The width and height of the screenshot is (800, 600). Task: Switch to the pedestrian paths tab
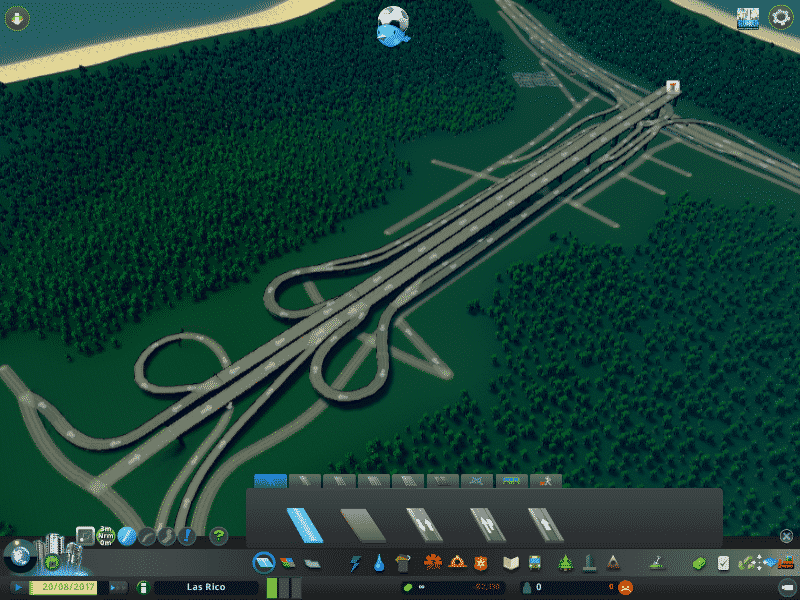(545, 481)
